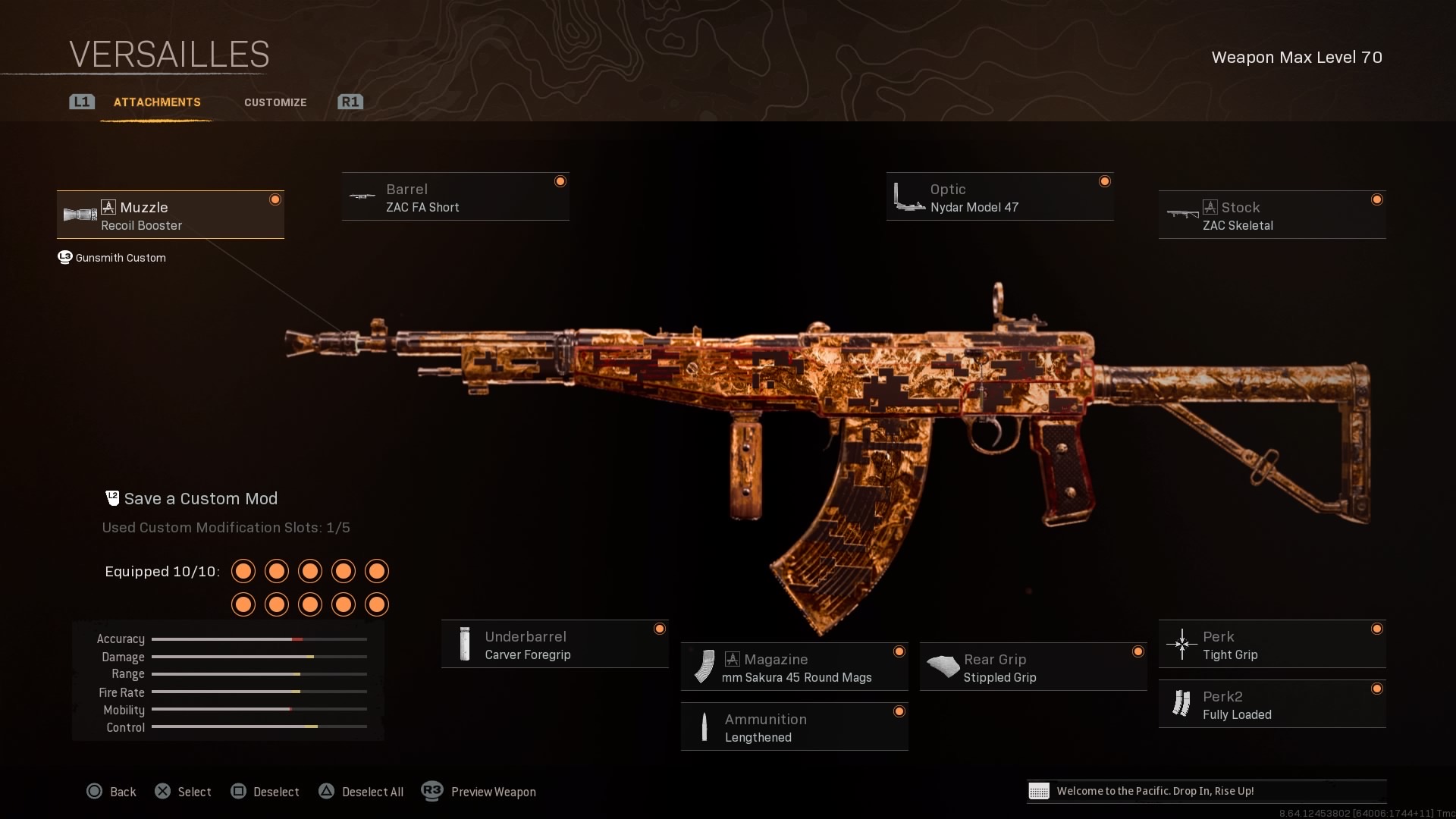Click the Barrel slot icon
This screenshot has height=819, width=1456.
click(x=359, y=197)
